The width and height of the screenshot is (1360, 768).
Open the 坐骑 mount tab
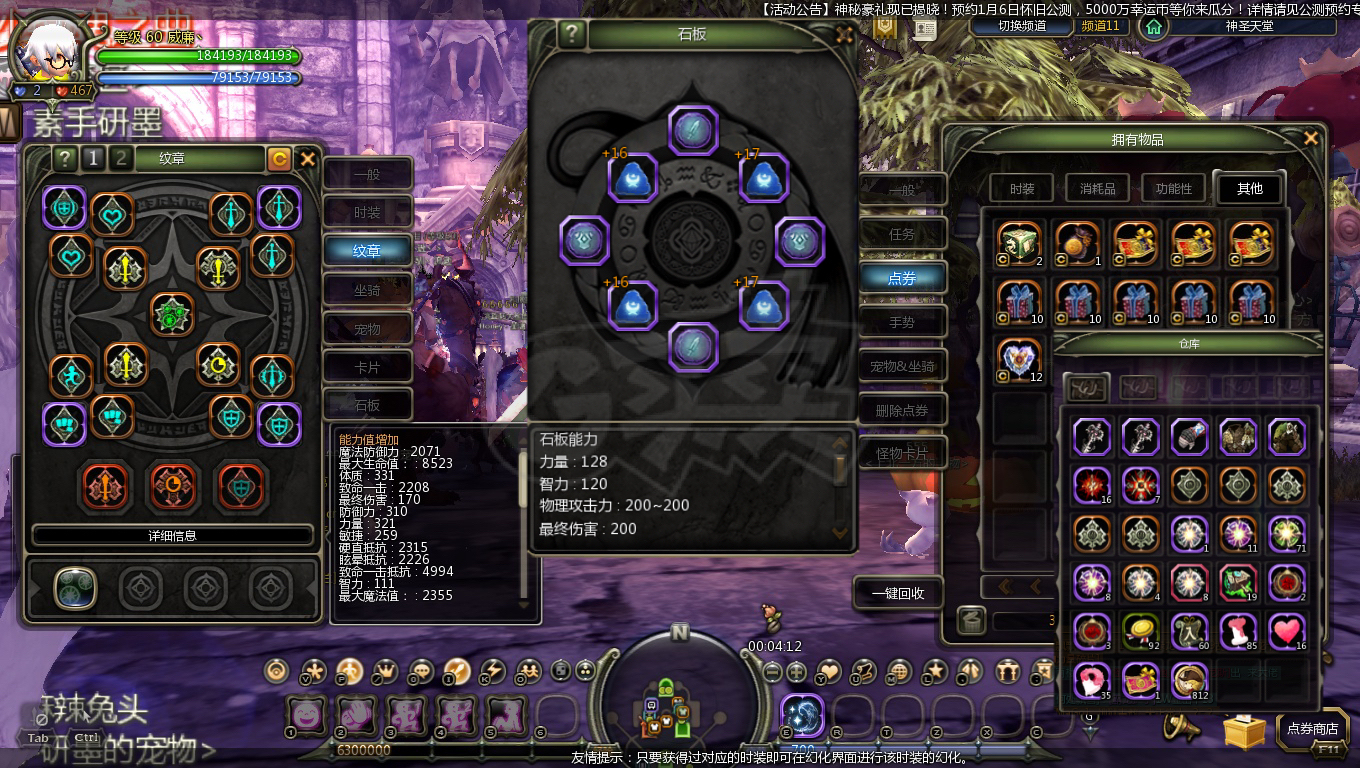coord(367,290)
